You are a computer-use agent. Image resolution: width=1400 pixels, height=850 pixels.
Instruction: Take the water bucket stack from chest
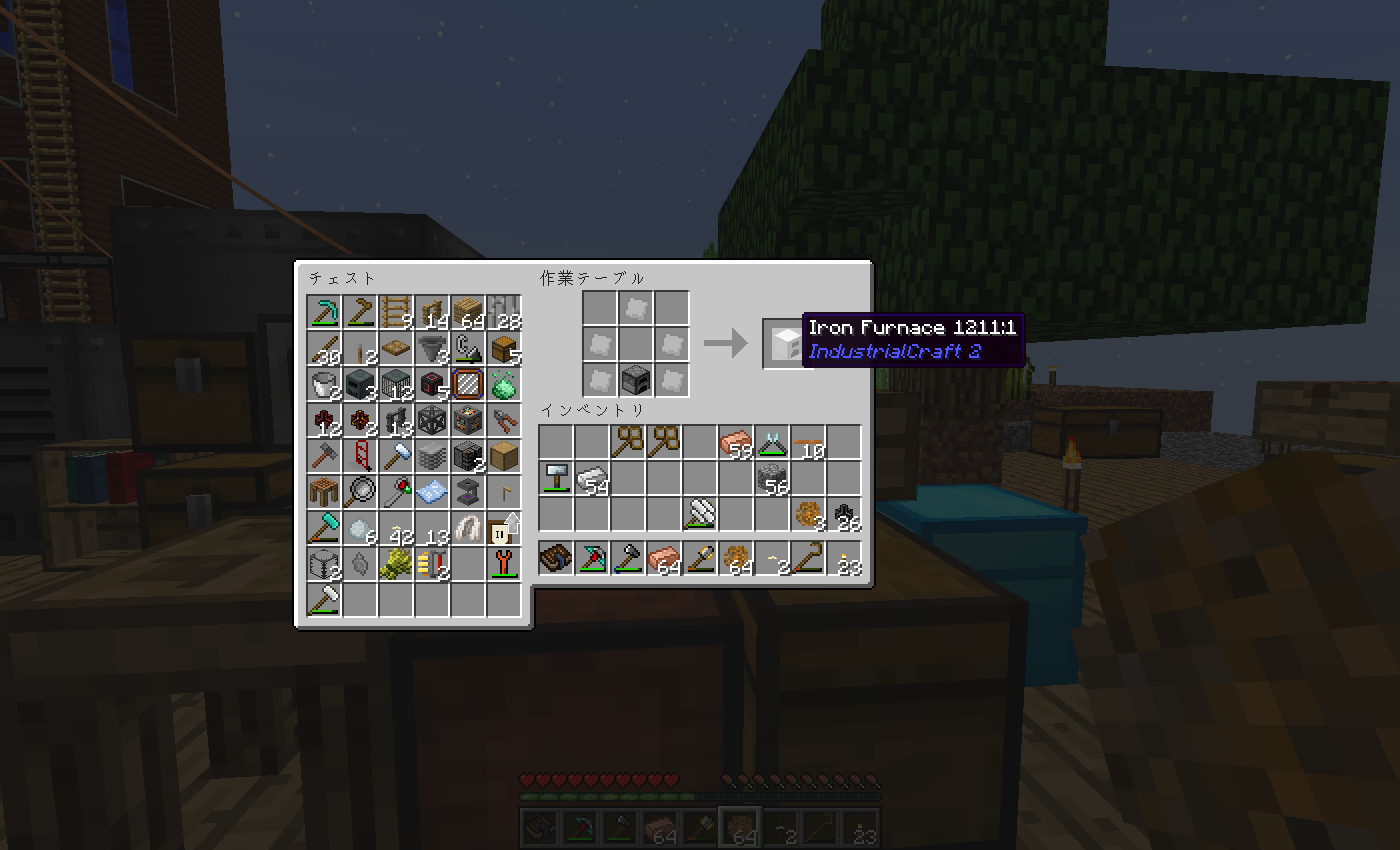(325, 384)
